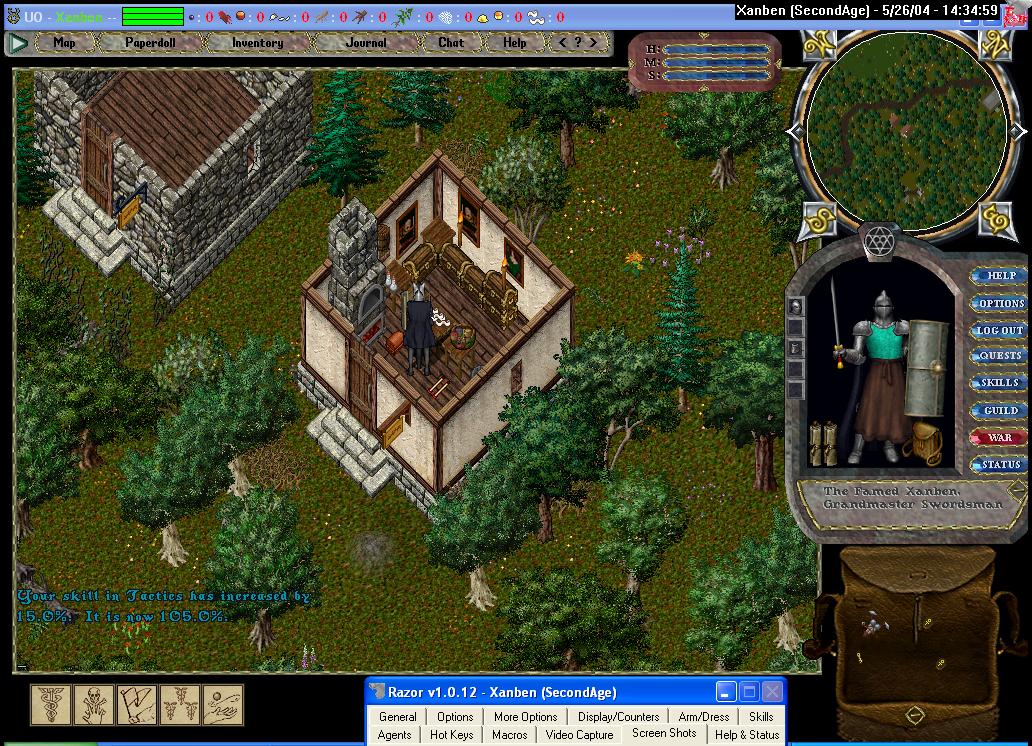Open the Inventory from the top bar
The height and width of the screenshot is (746, 1032).
pyautogui.click(x=257, y=43)
